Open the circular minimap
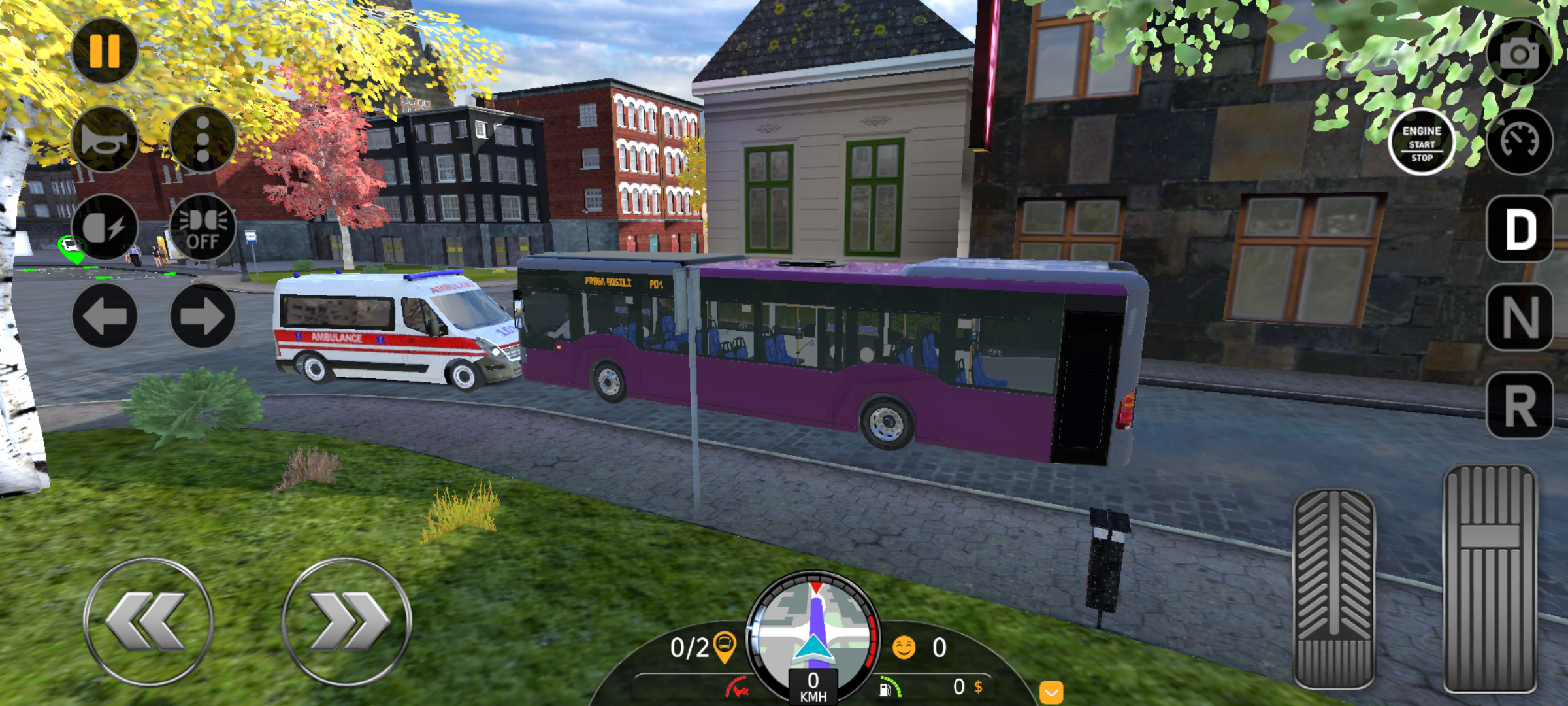This screenshot has height=706, width=1568. tap(813, 631)
